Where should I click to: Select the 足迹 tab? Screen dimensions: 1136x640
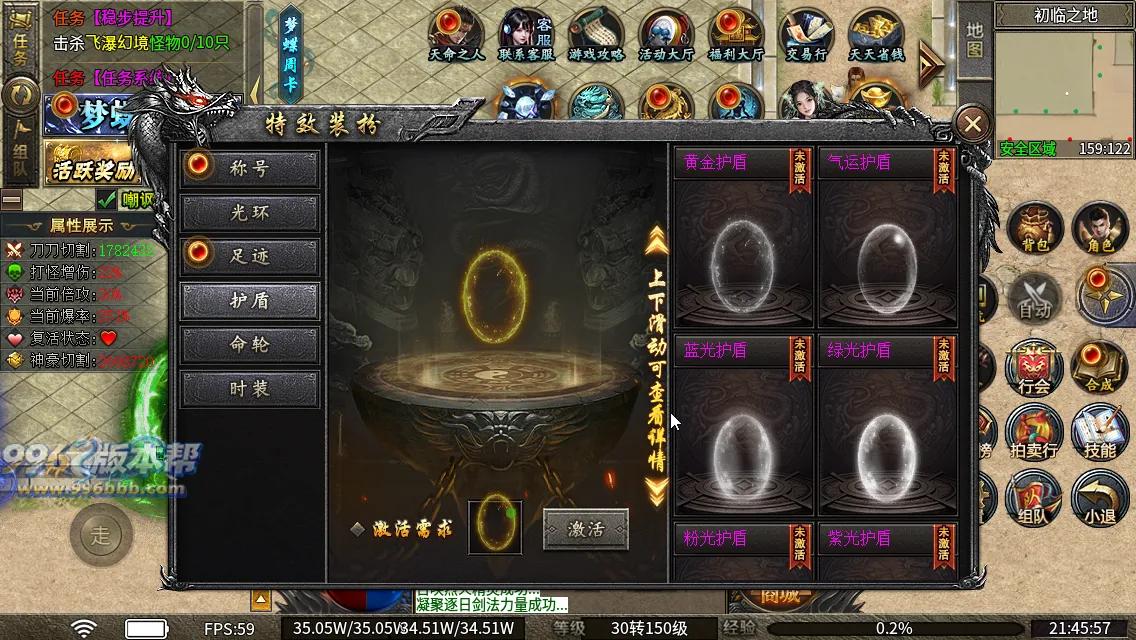pos(250,256)
